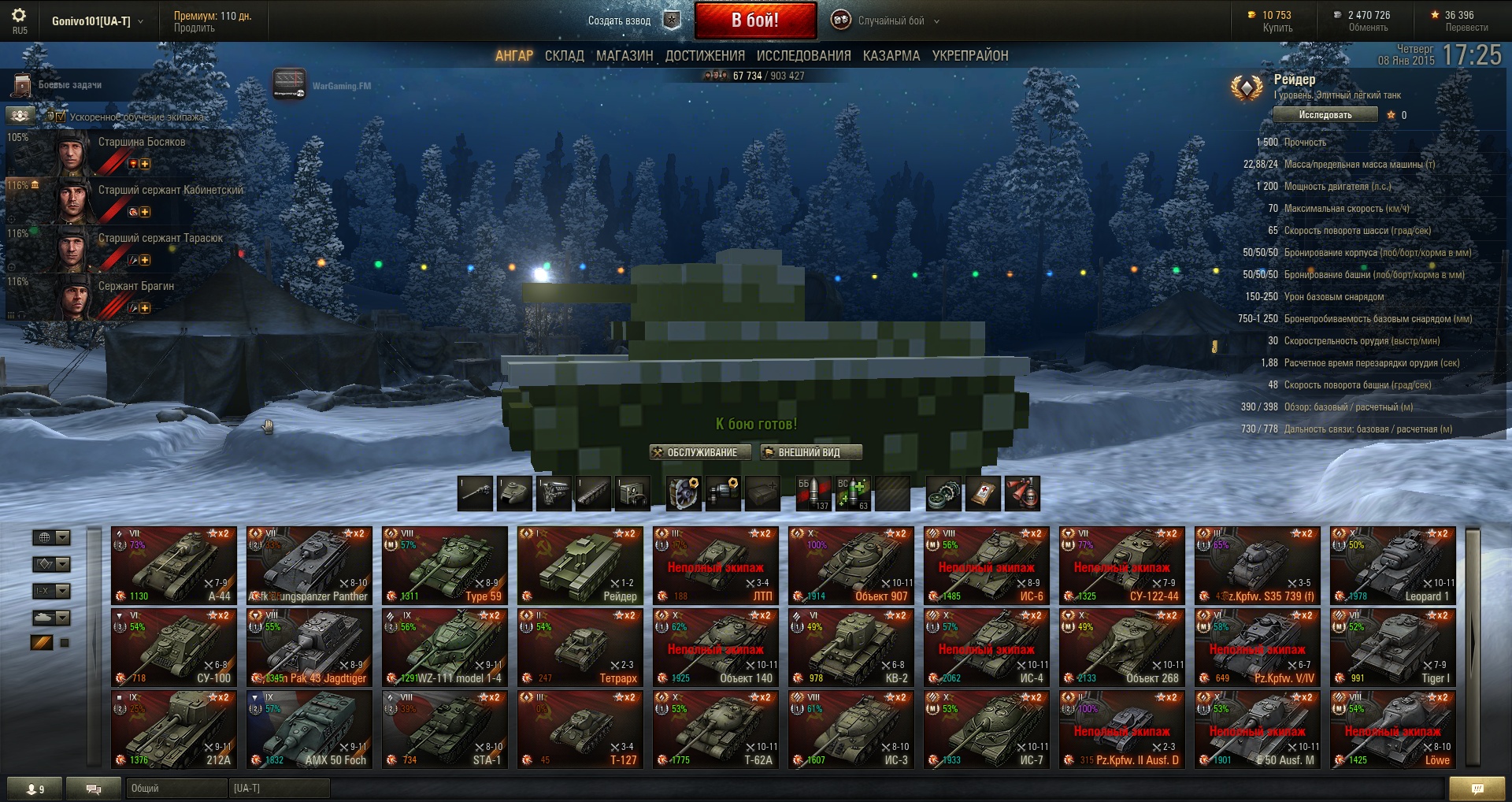This screenshot has width=1512, height=802.
Task: Click the Исследовать research button
Action: pos(1325,115)
